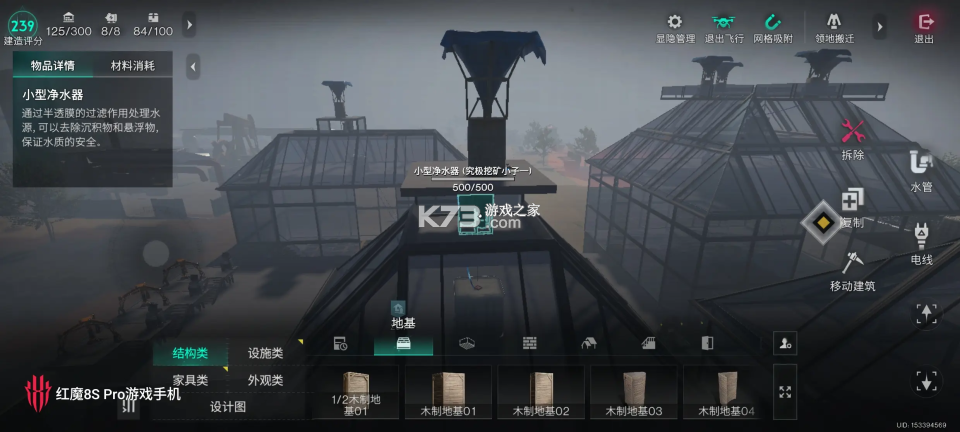
Task: Activate the 复制 copy function
Action: coord(852,205)
